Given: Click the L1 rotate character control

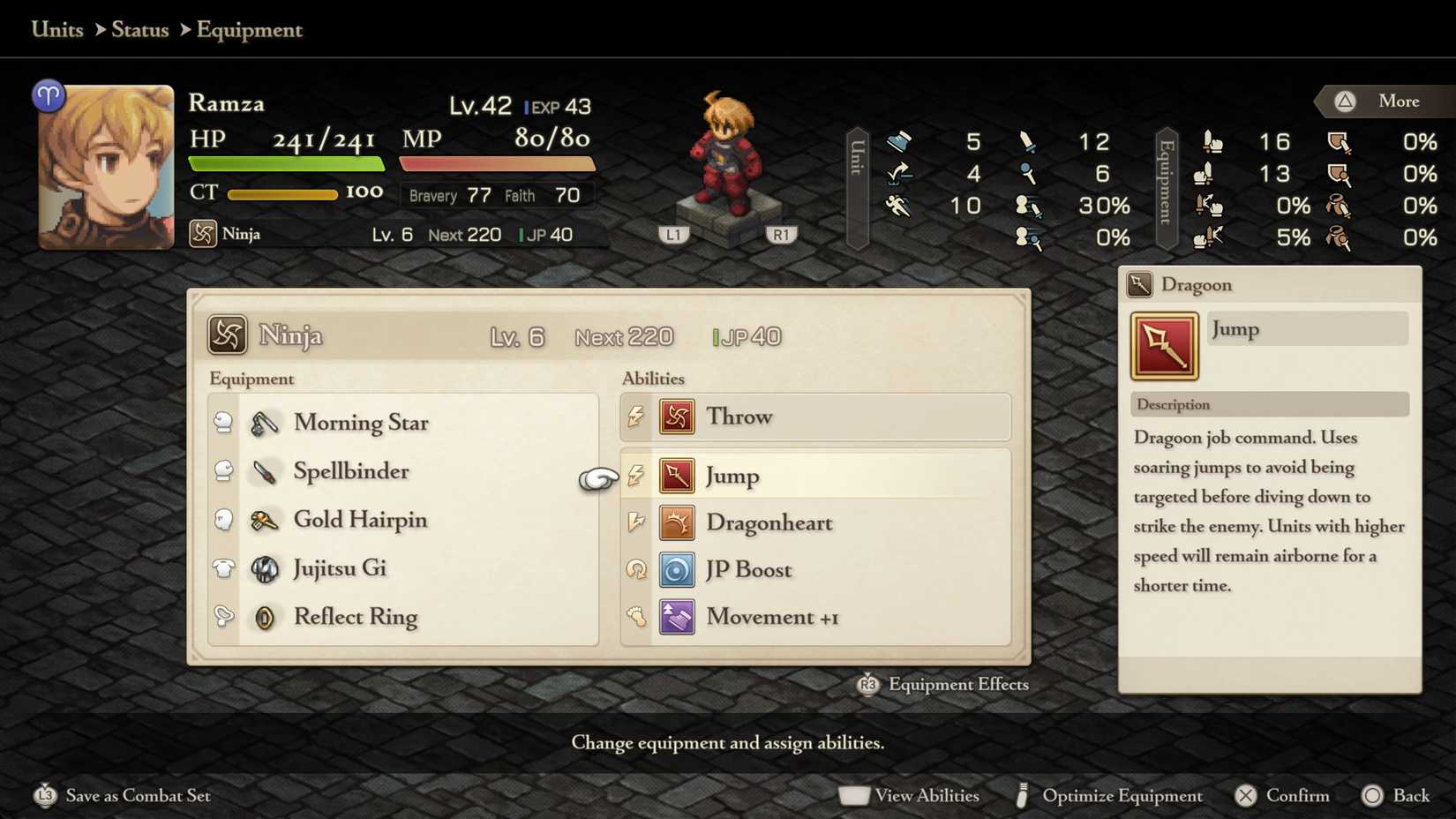Looking at the screenshot, I should pos(674,233).
